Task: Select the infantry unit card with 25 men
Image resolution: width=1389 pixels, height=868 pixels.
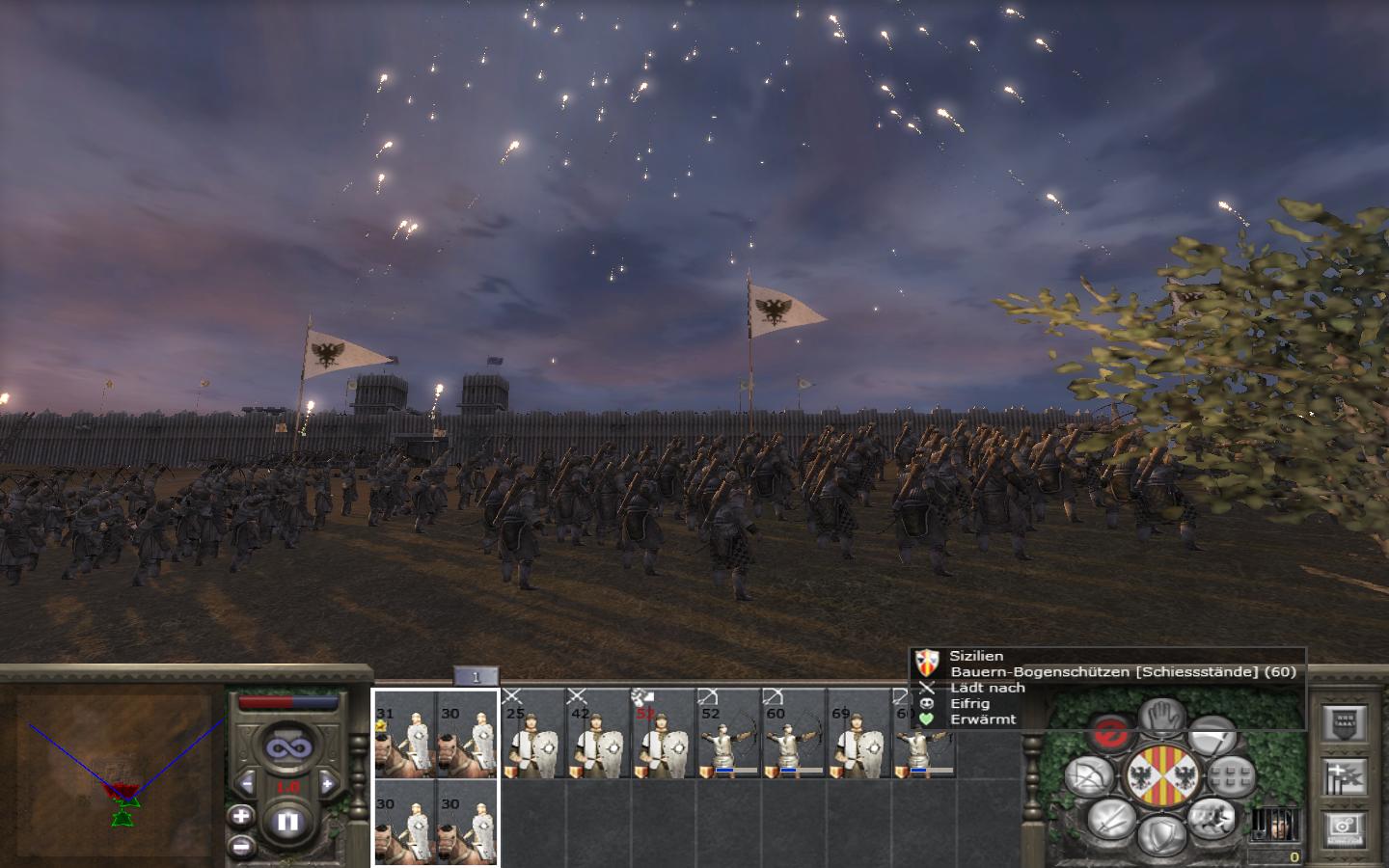Action: coord(531,737)
